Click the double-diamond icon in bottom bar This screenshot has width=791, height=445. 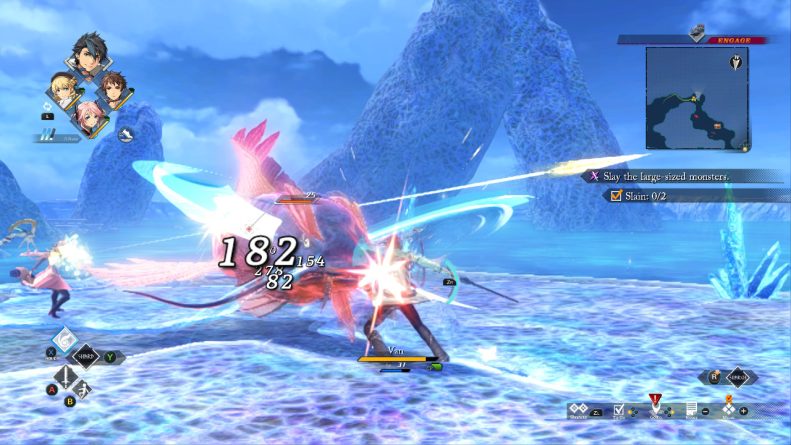pos(579,409)
